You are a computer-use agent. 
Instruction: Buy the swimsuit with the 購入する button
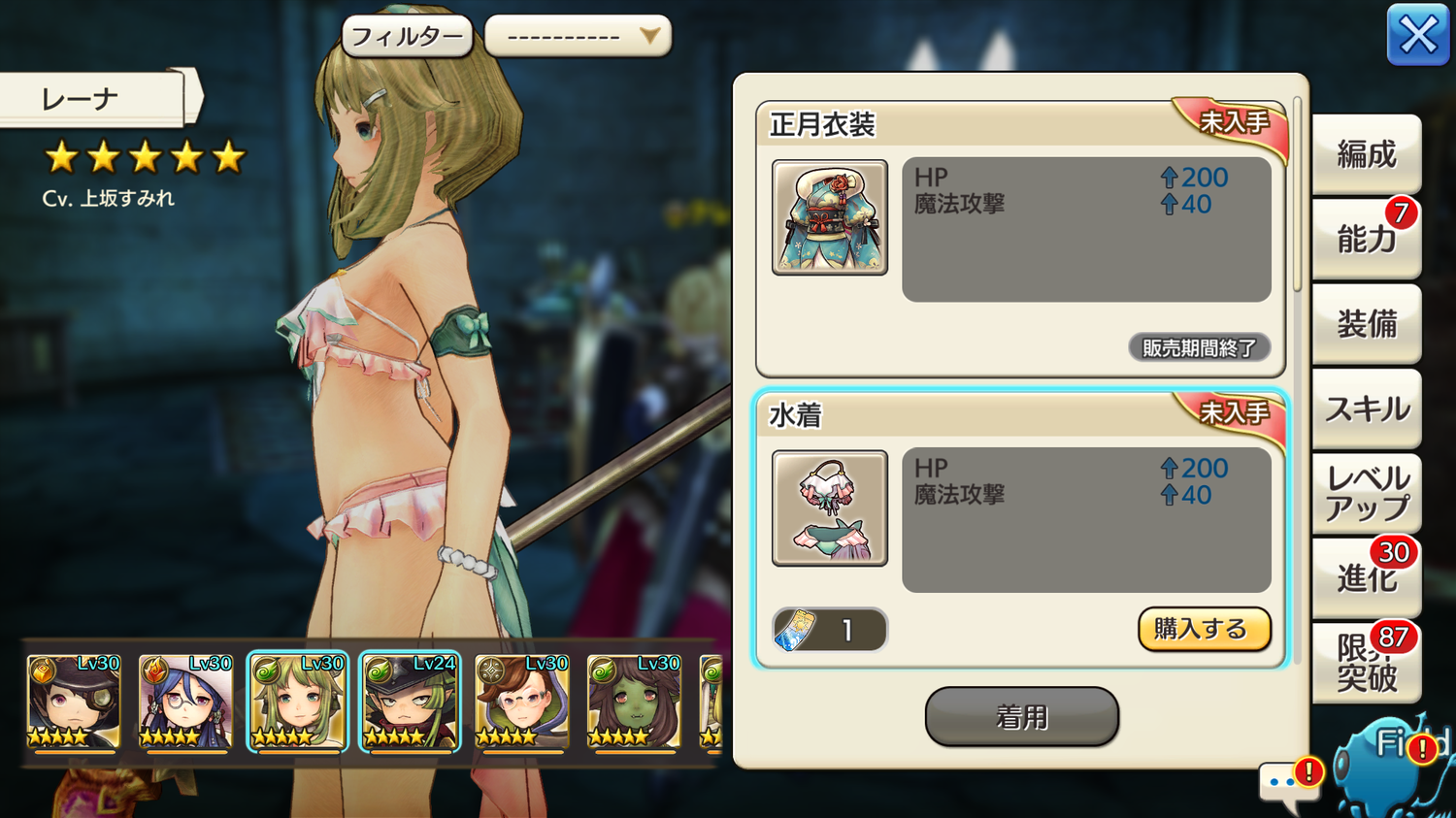click(1204, 630)
